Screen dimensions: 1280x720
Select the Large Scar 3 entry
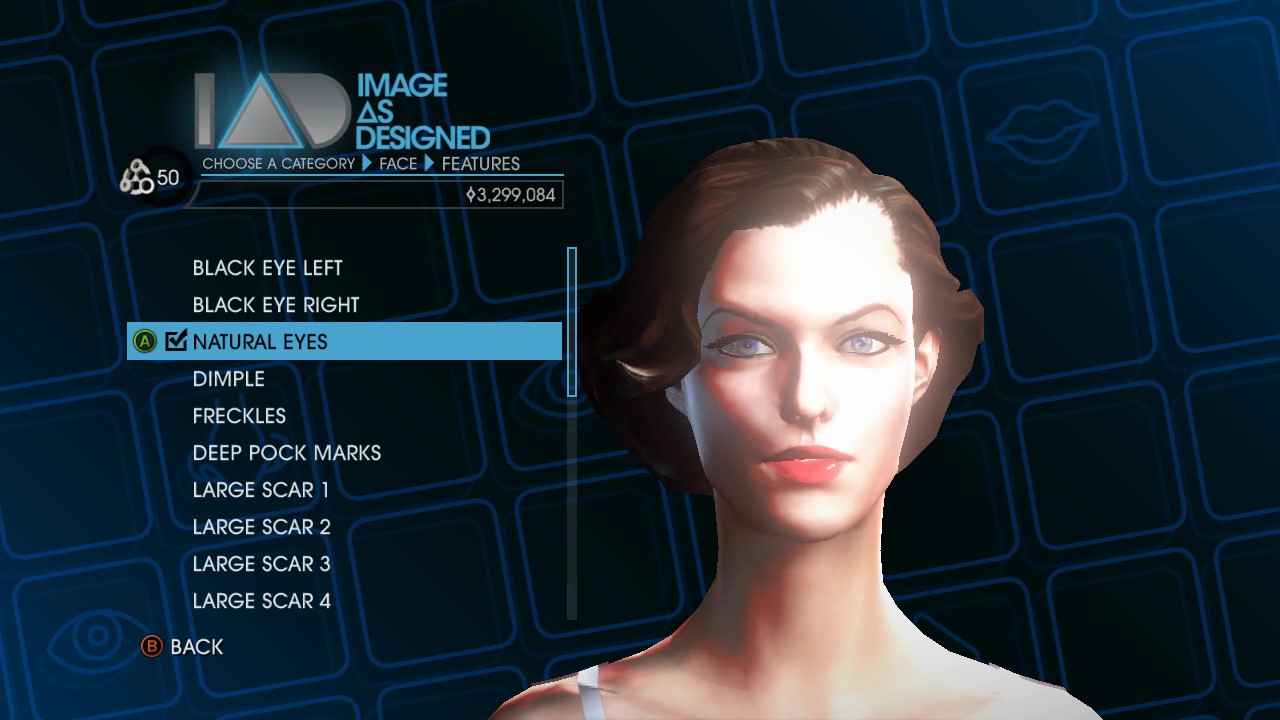(x=261, y=564)
